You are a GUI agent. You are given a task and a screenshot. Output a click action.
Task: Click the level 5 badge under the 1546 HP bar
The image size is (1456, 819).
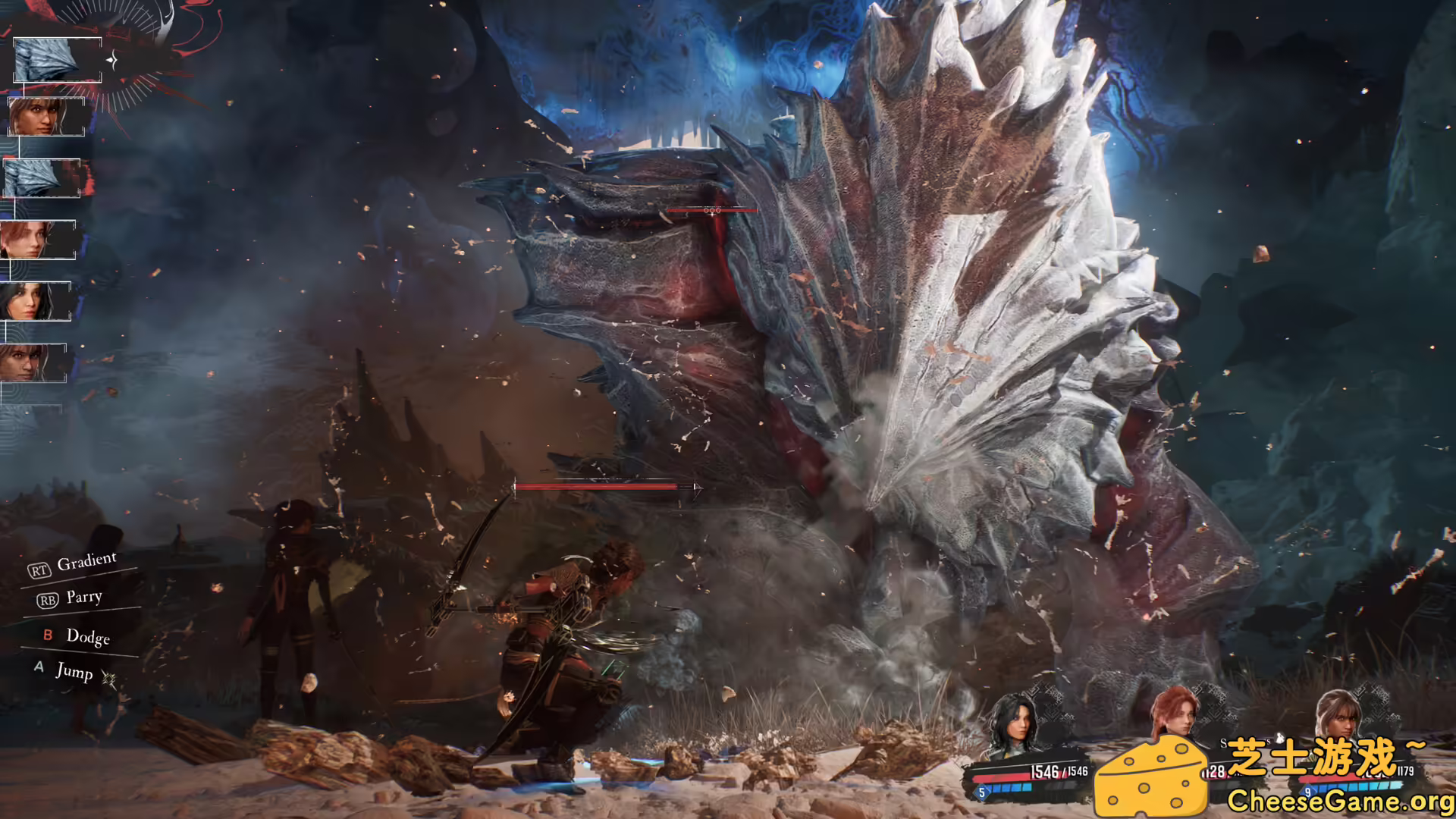(x=981, y=792)
